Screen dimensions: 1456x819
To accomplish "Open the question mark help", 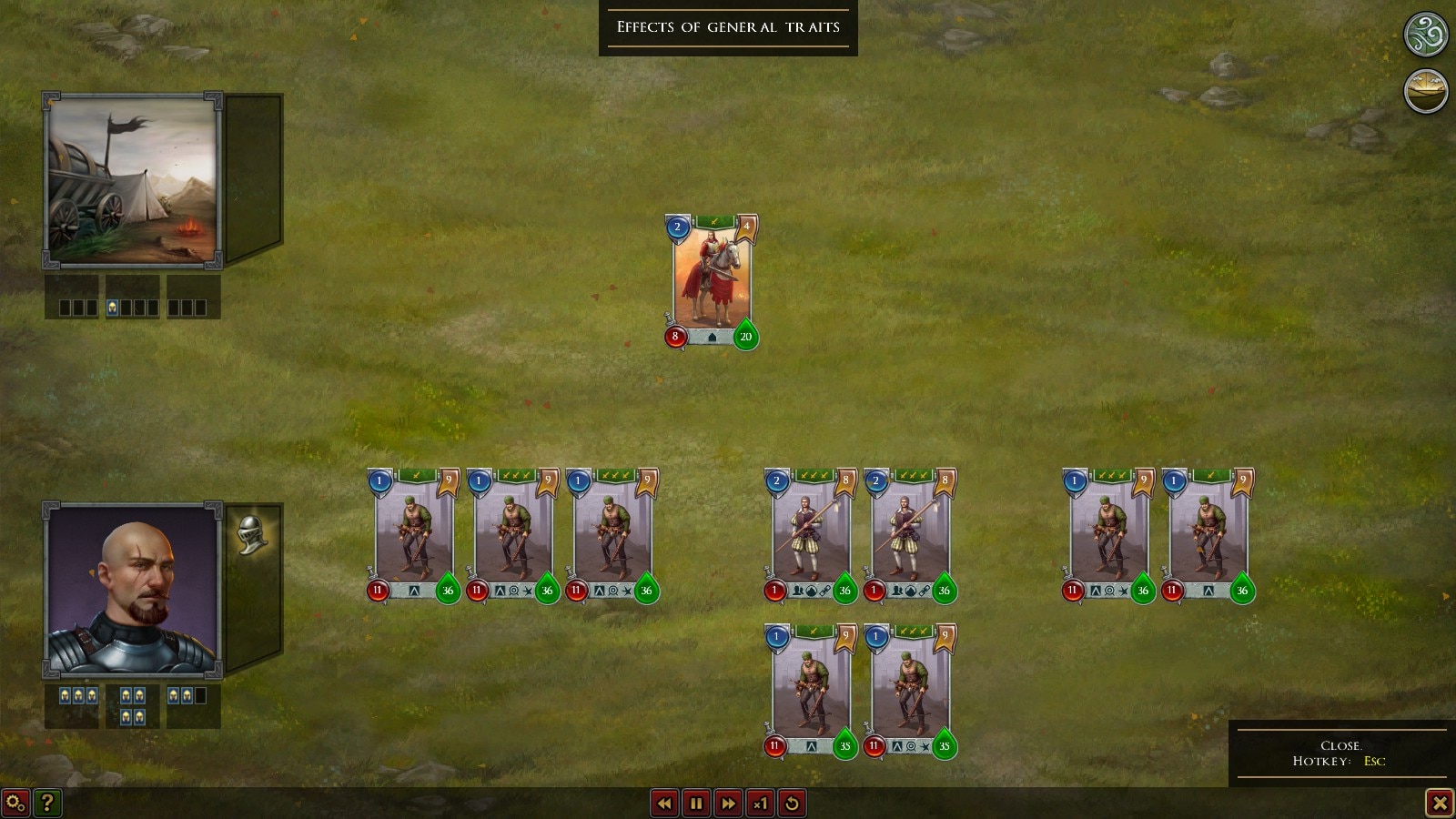I will click(47, 803).
